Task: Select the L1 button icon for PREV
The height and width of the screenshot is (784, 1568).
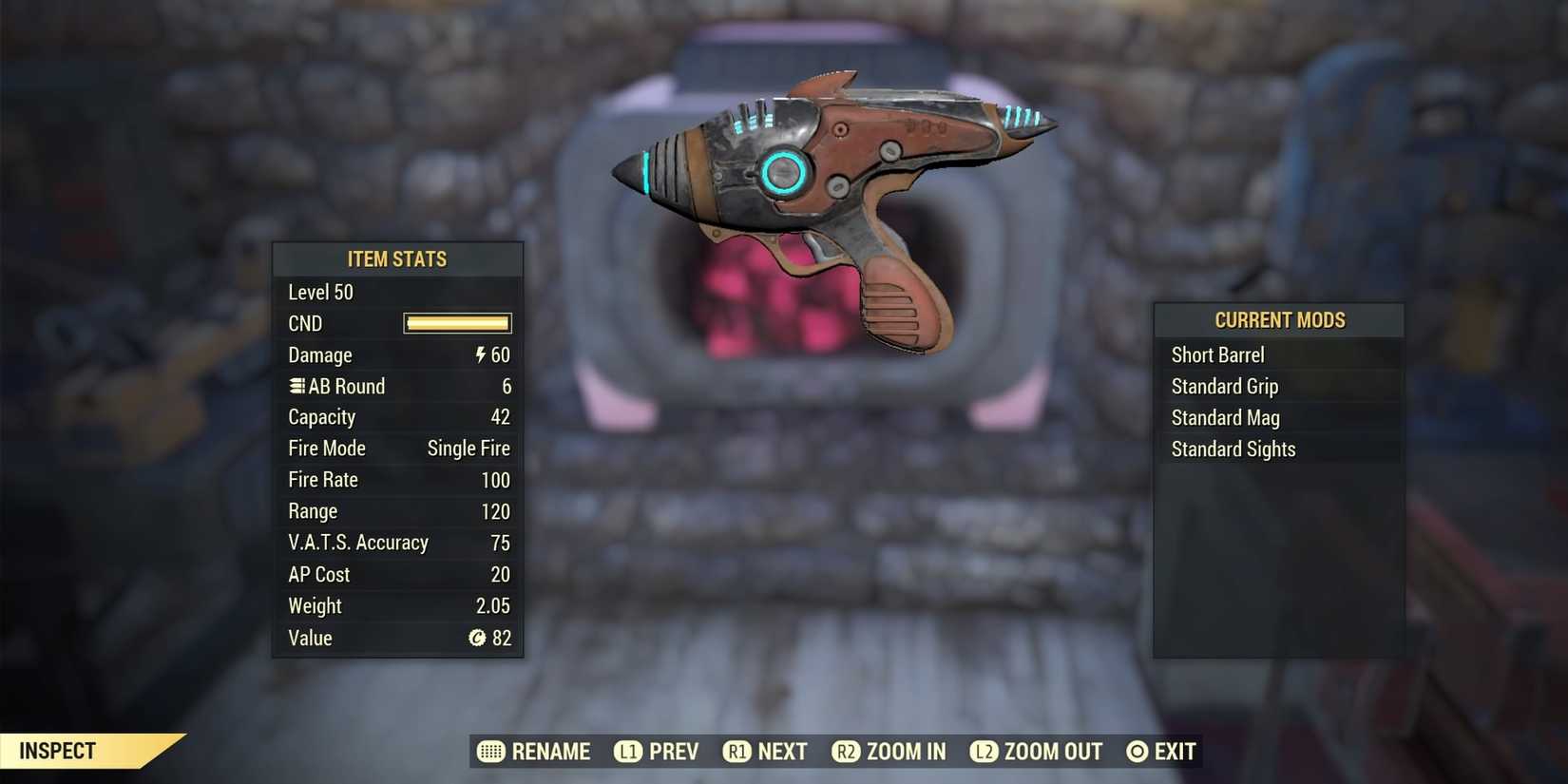Action: (628, 751)
